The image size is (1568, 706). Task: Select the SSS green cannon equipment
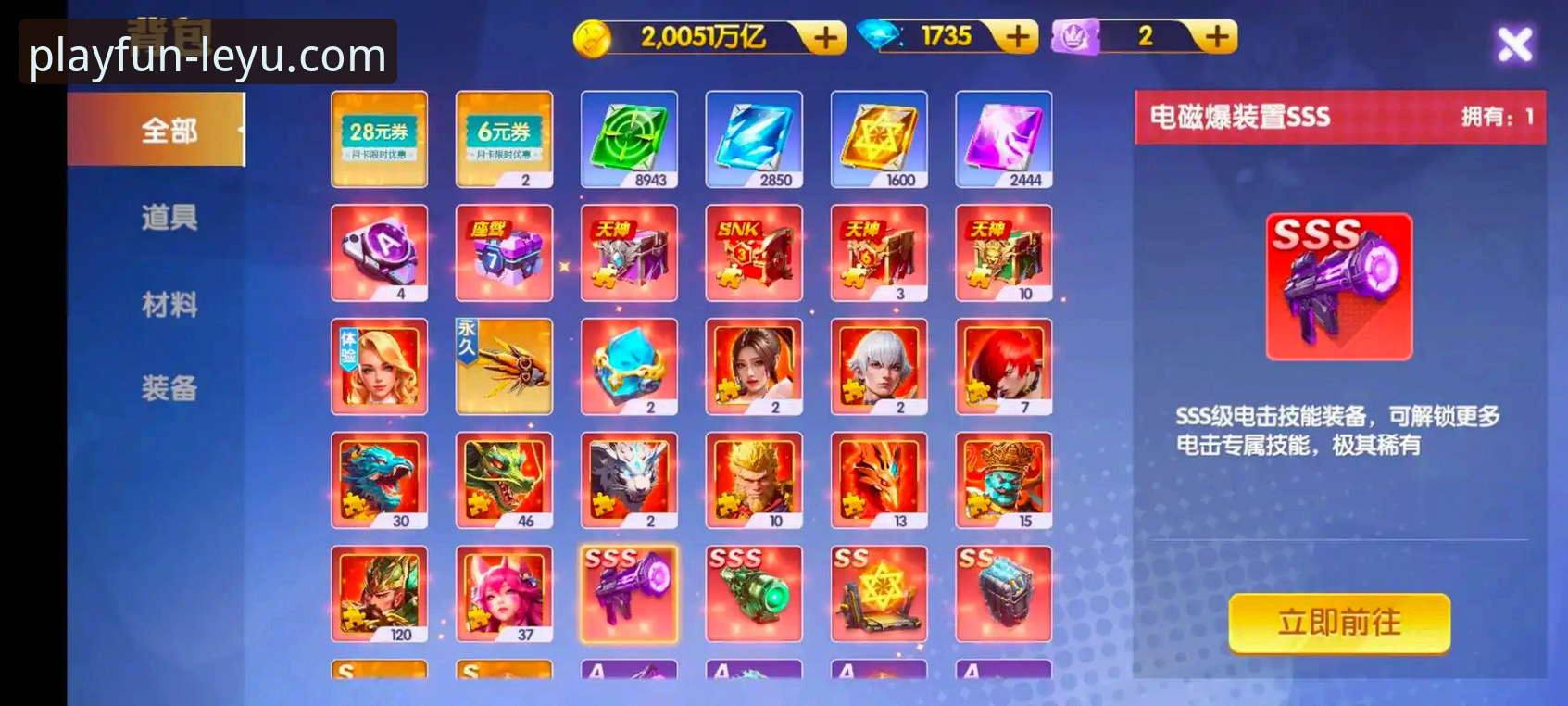point(754,594)
